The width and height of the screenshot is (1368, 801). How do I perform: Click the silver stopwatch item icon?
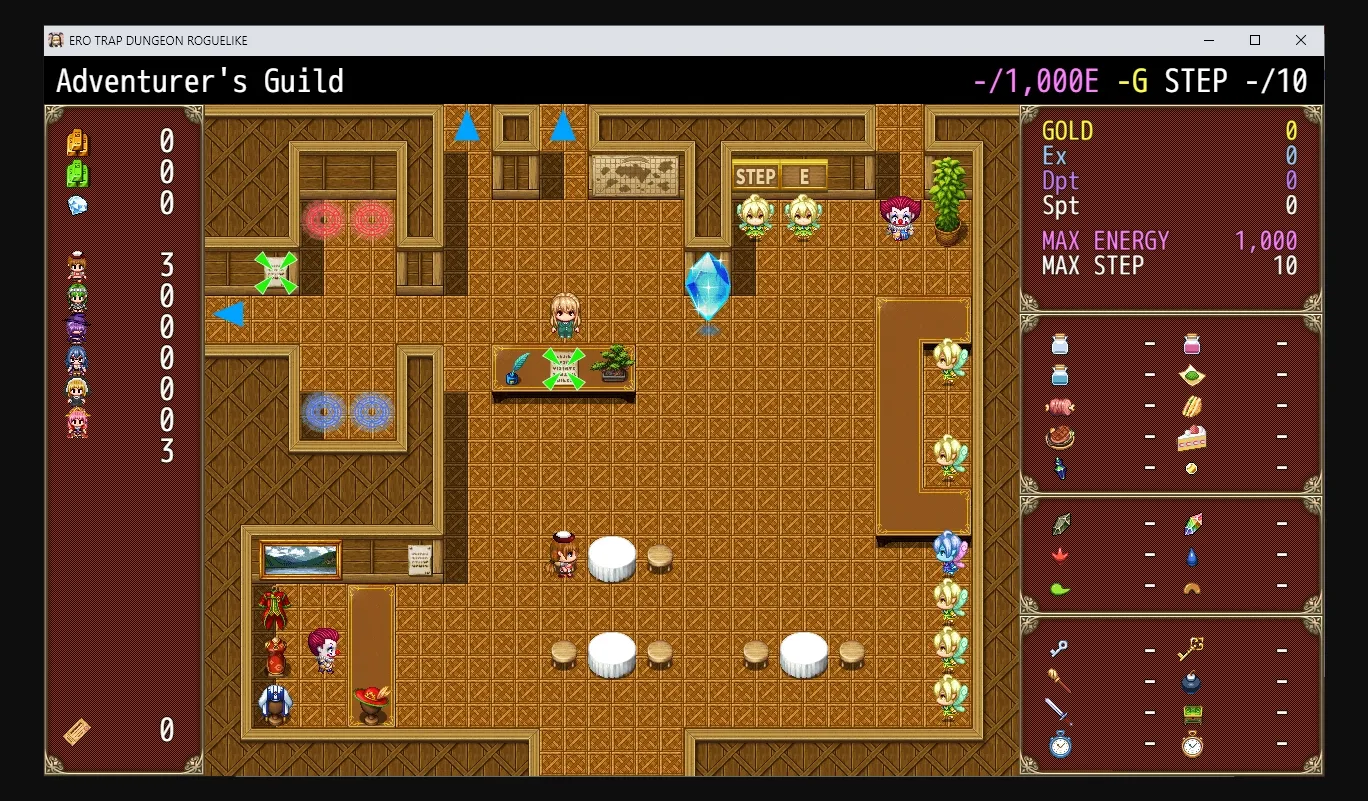pos(1059,744)
